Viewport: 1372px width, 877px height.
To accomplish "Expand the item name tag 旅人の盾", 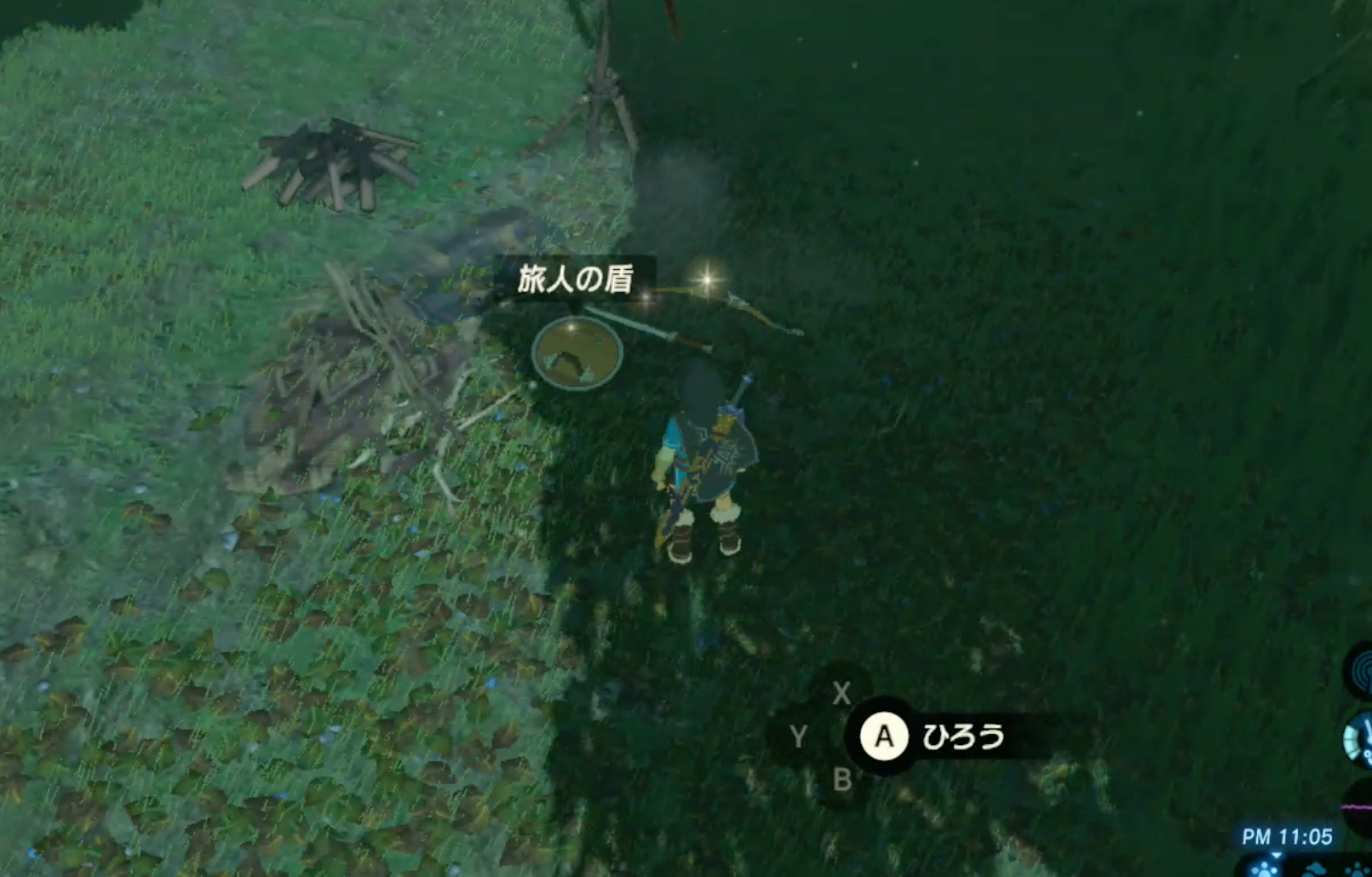I will (x=576, y=278).
